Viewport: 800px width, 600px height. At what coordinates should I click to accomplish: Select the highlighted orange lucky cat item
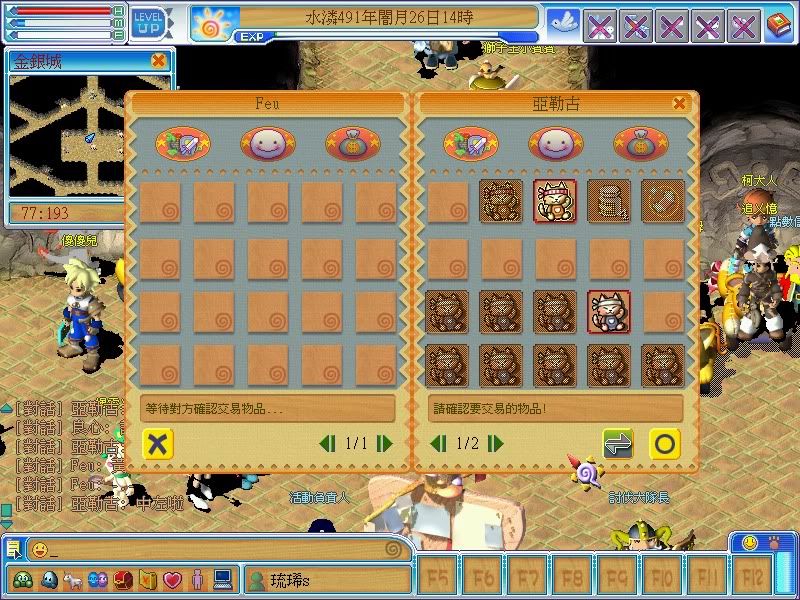pyautogui.click(x=555, y=201)
